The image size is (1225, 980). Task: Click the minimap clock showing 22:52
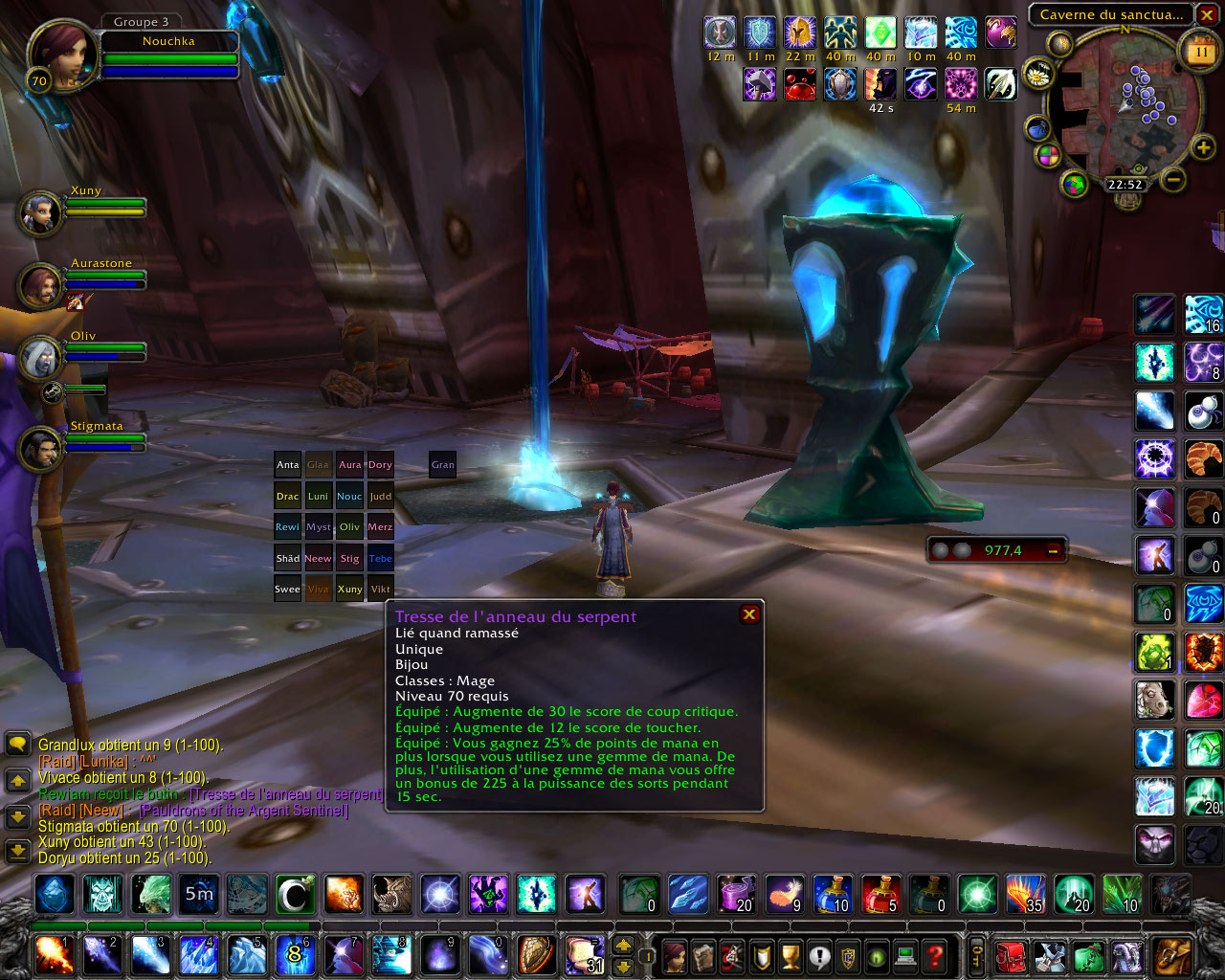pyautogui.click(x=1125, y=185)
